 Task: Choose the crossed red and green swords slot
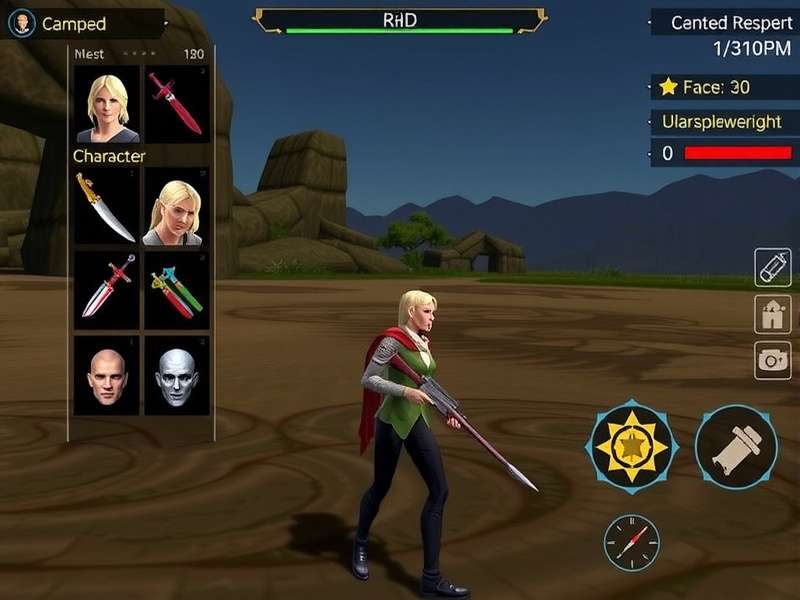tap(177, 290)
